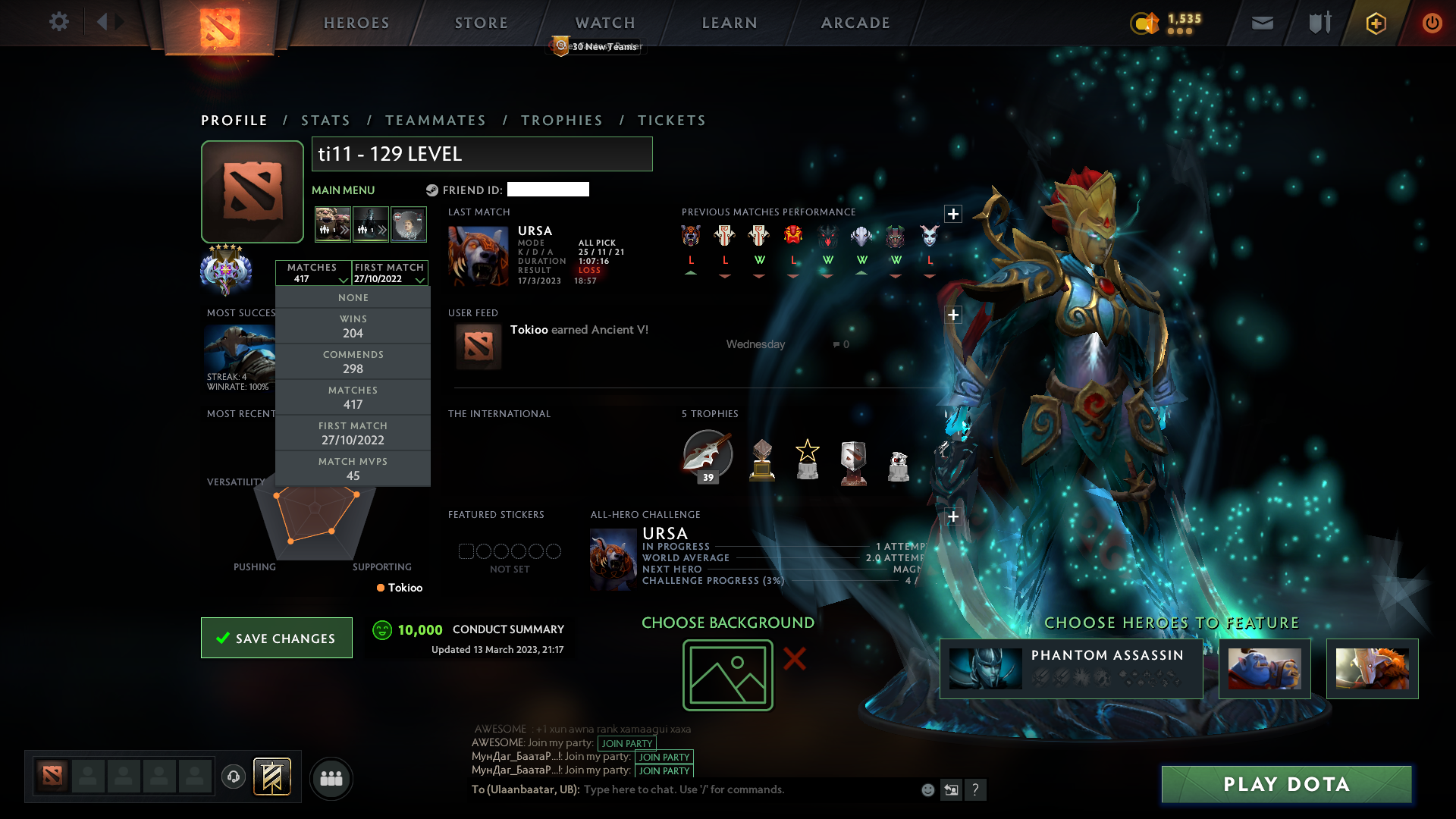The height and width of the screenshot is (819, 1456).
Task: Open the notifications mail icon
Action: click(1261, 23)
